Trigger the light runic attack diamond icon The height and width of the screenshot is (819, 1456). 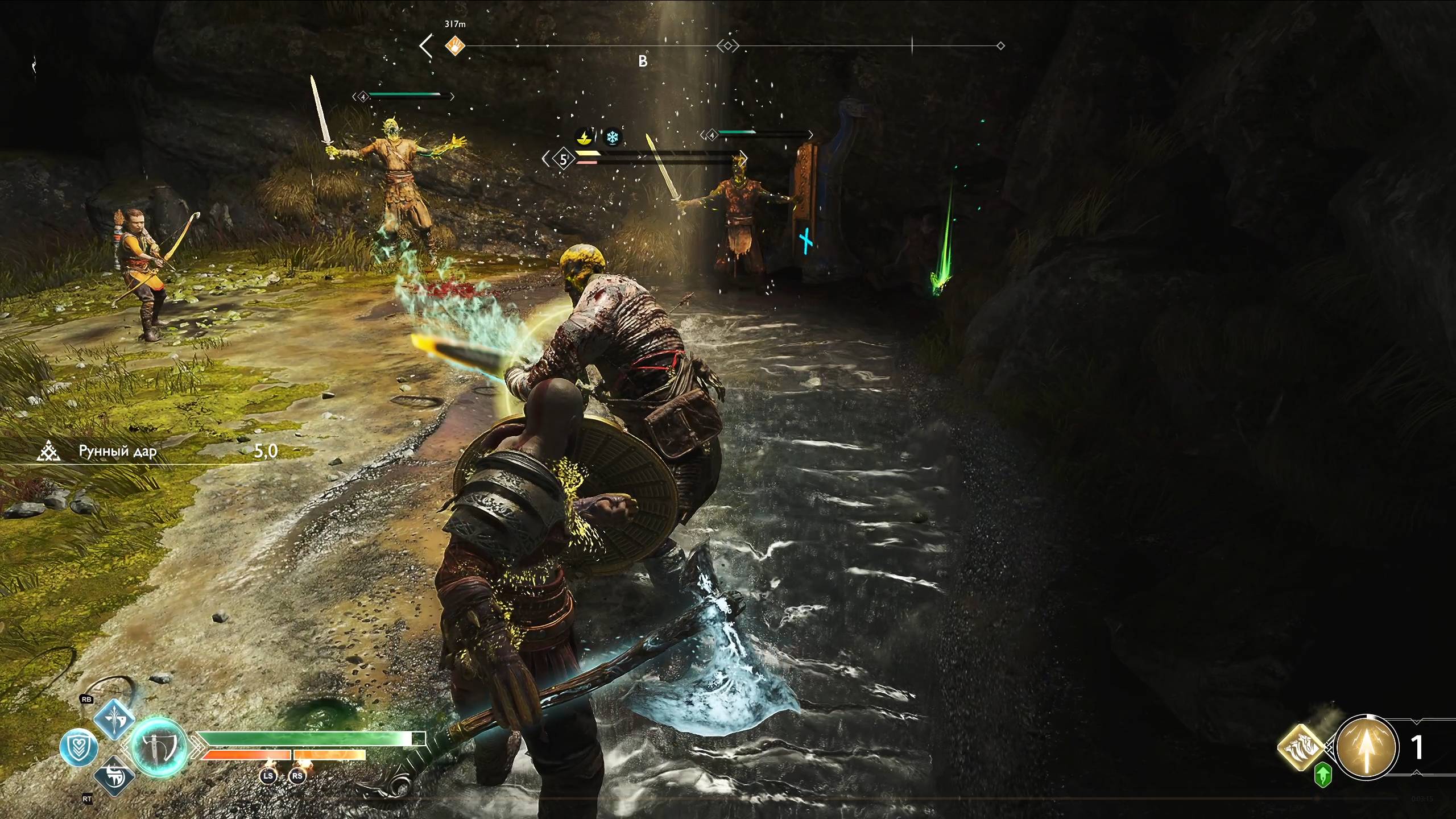(x=114, y=719)
